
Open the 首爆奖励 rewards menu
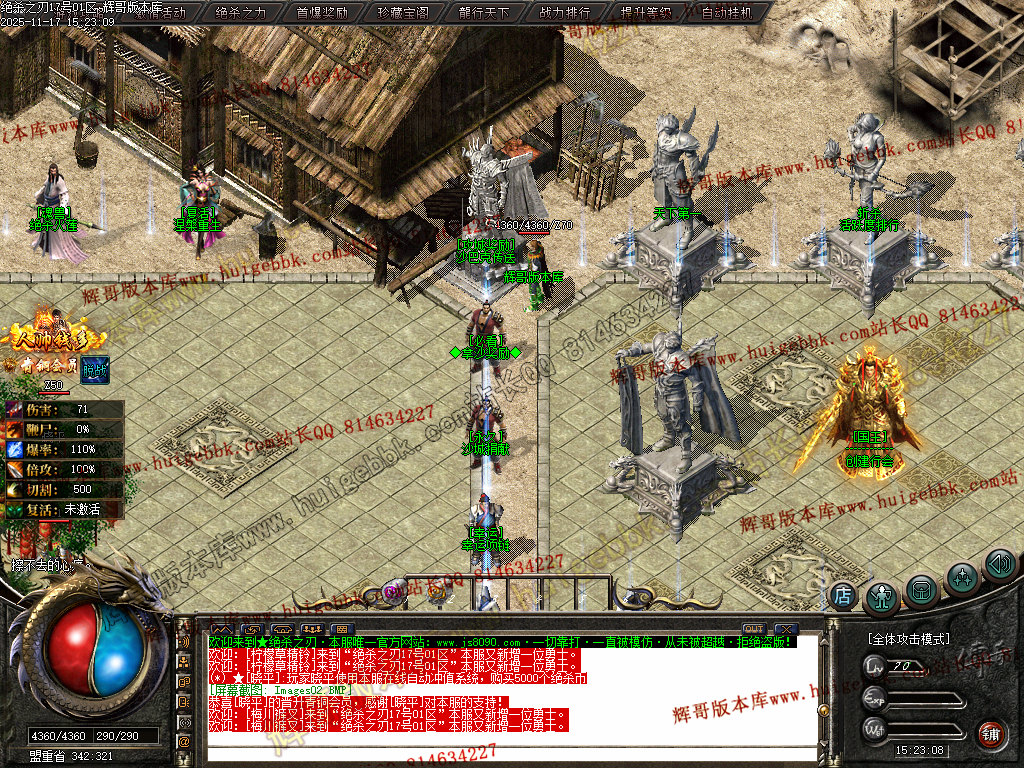(x=322, y=13)
